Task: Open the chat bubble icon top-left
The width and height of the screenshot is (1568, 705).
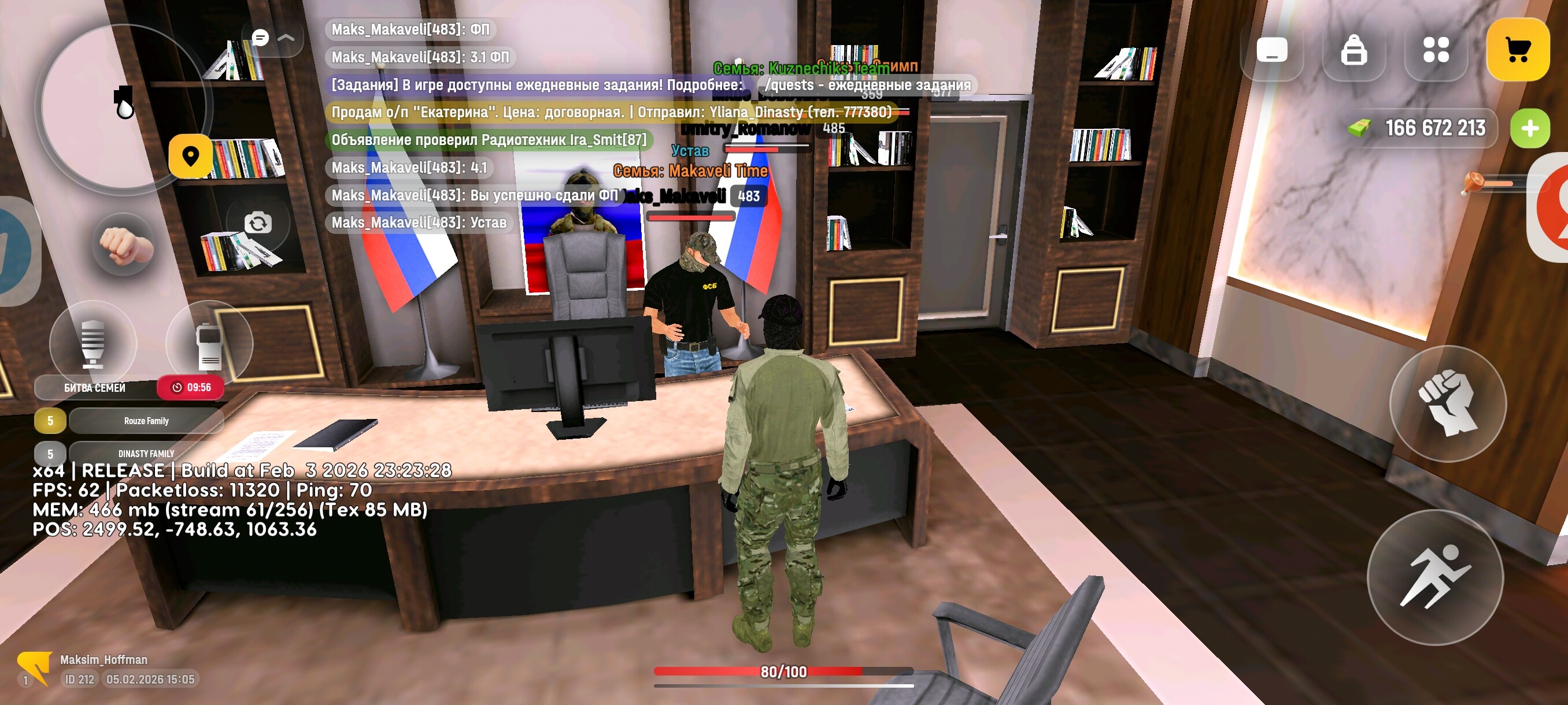Action: [261, 38]
